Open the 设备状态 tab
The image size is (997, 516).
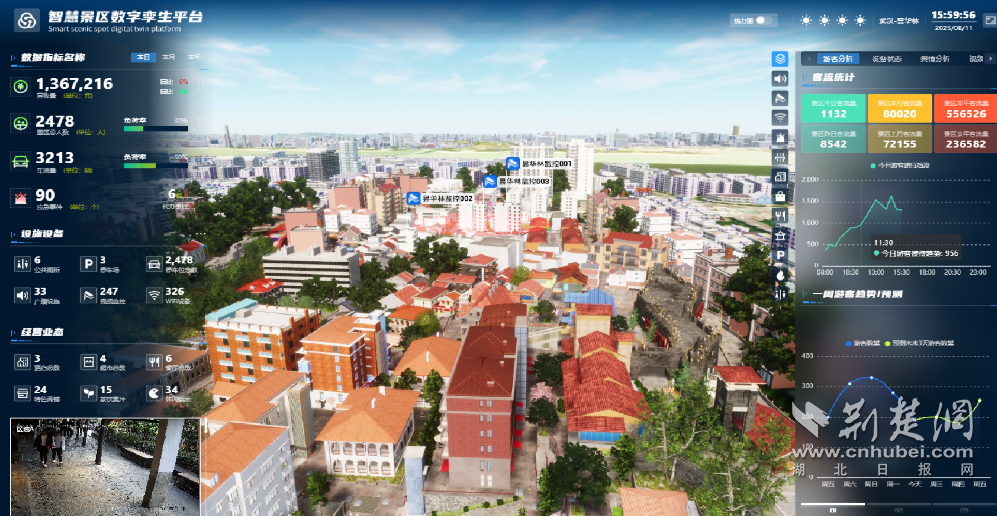(x=886, y=59)
